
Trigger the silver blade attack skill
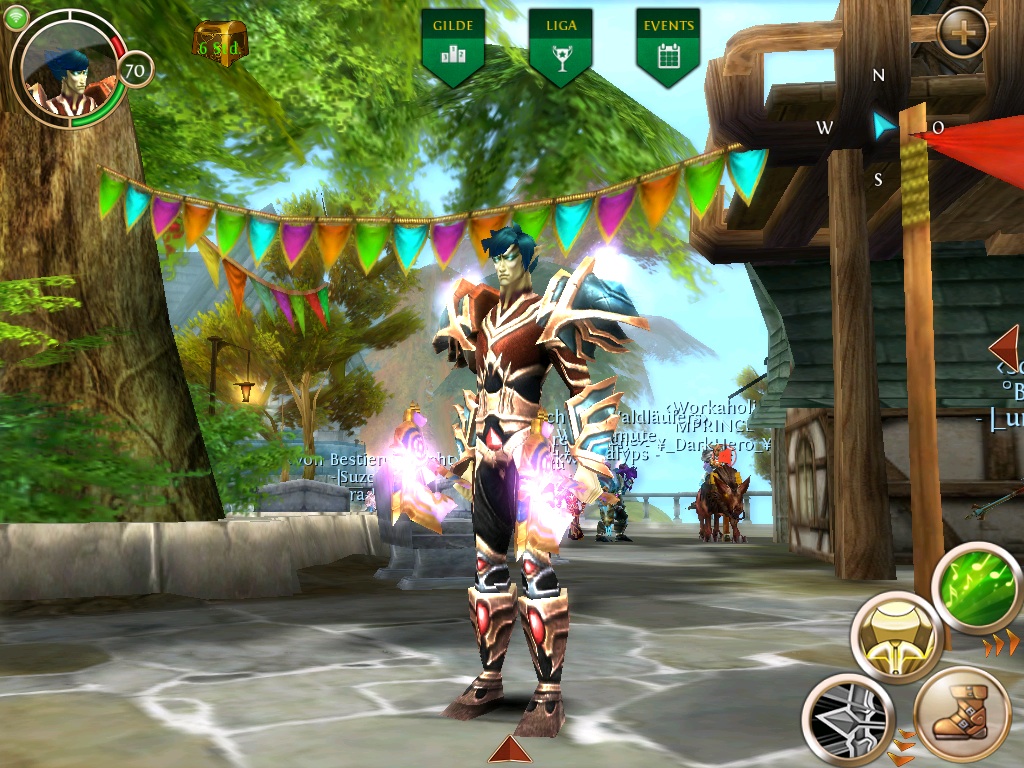point(847,718)
